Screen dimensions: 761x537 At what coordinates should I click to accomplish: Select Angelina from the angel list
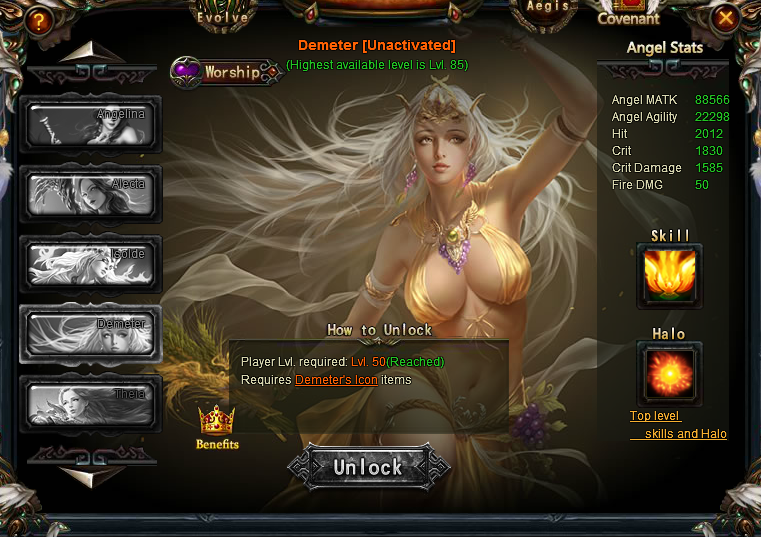(x=90, y=124)
